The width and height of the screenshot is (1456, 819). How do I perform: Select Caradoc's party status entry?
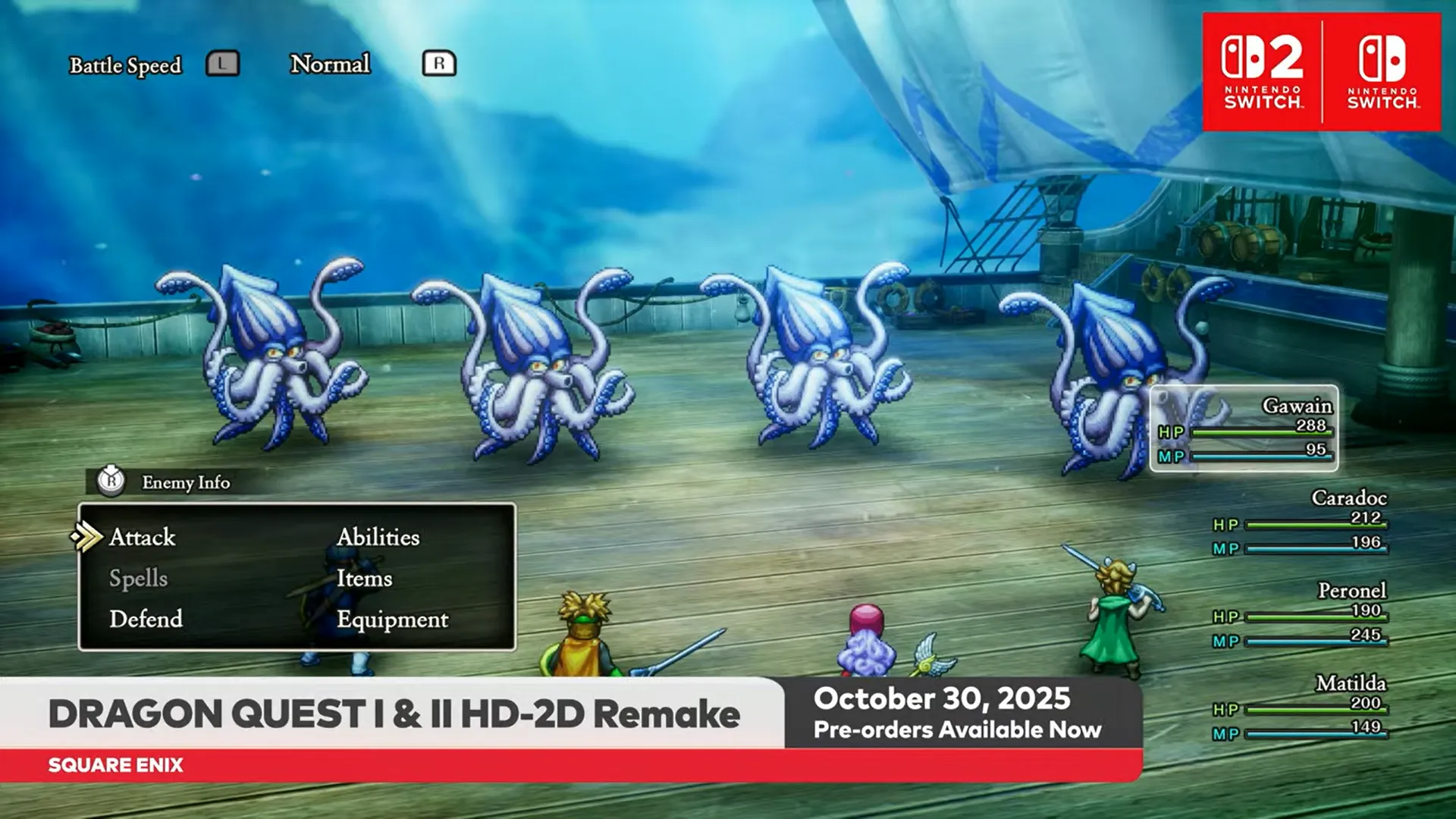point(1300,522)
